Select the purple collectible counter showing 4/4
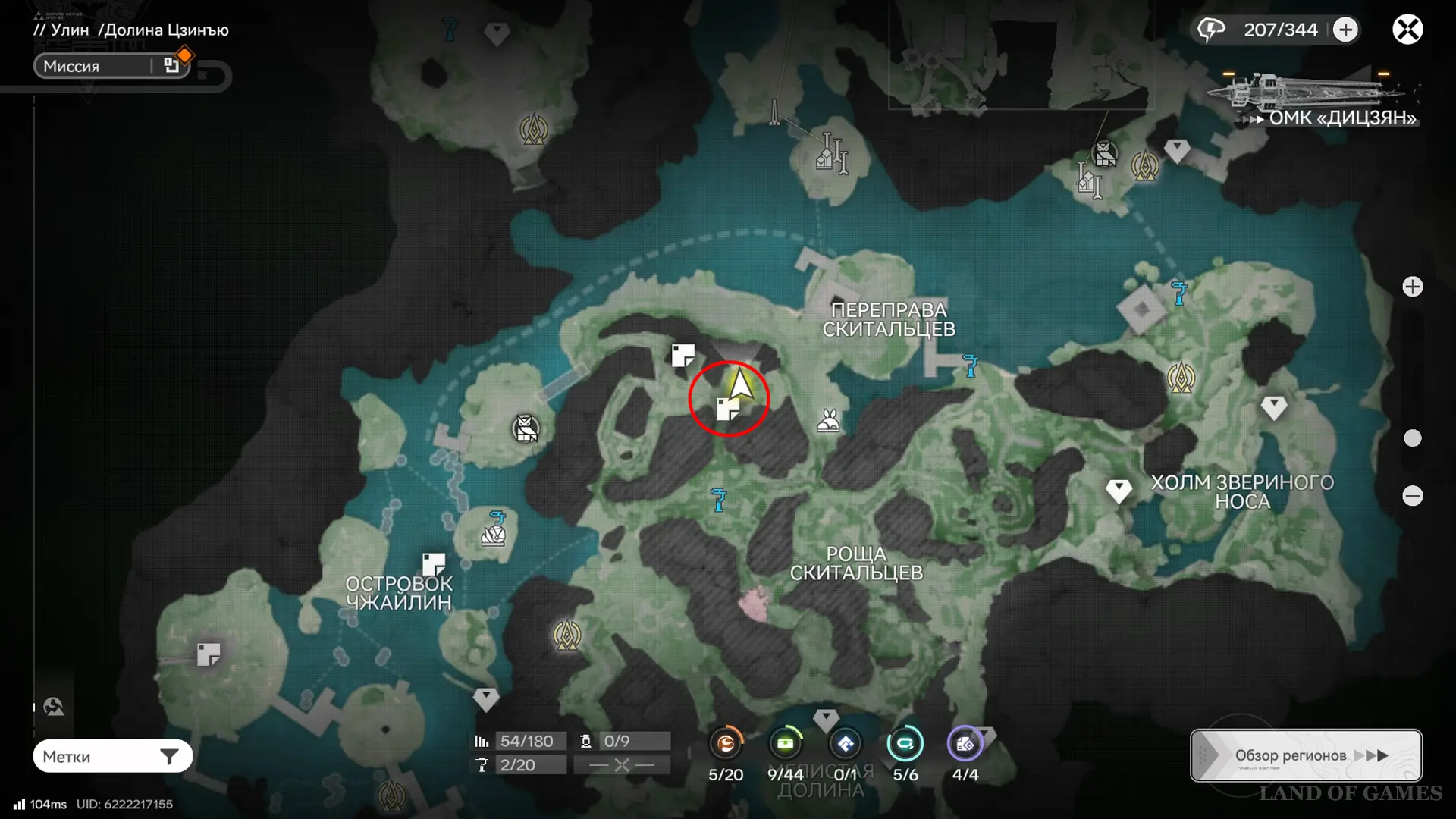This screenshot has width=1456, height=819. [965, 744]
